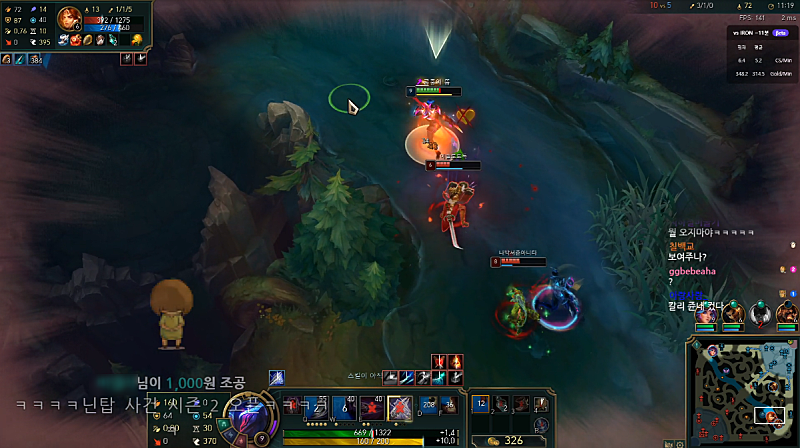Select the purple-haired ally portrait above minimap
This screenshot has width=800, height=448.
tap(706, 313)
